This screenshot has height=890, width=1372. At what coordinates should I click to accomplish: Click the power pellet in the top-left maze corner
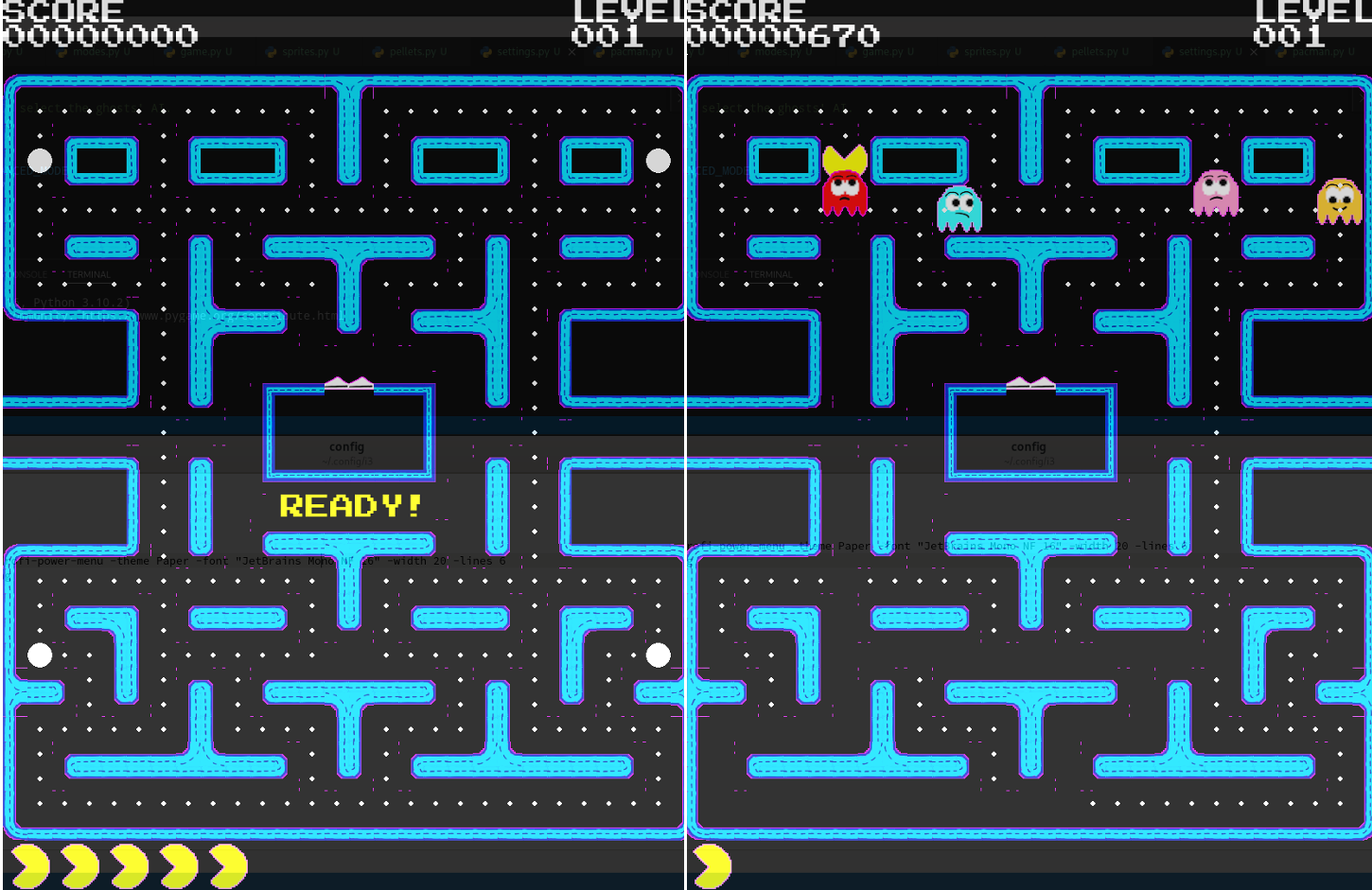point(39,160)
